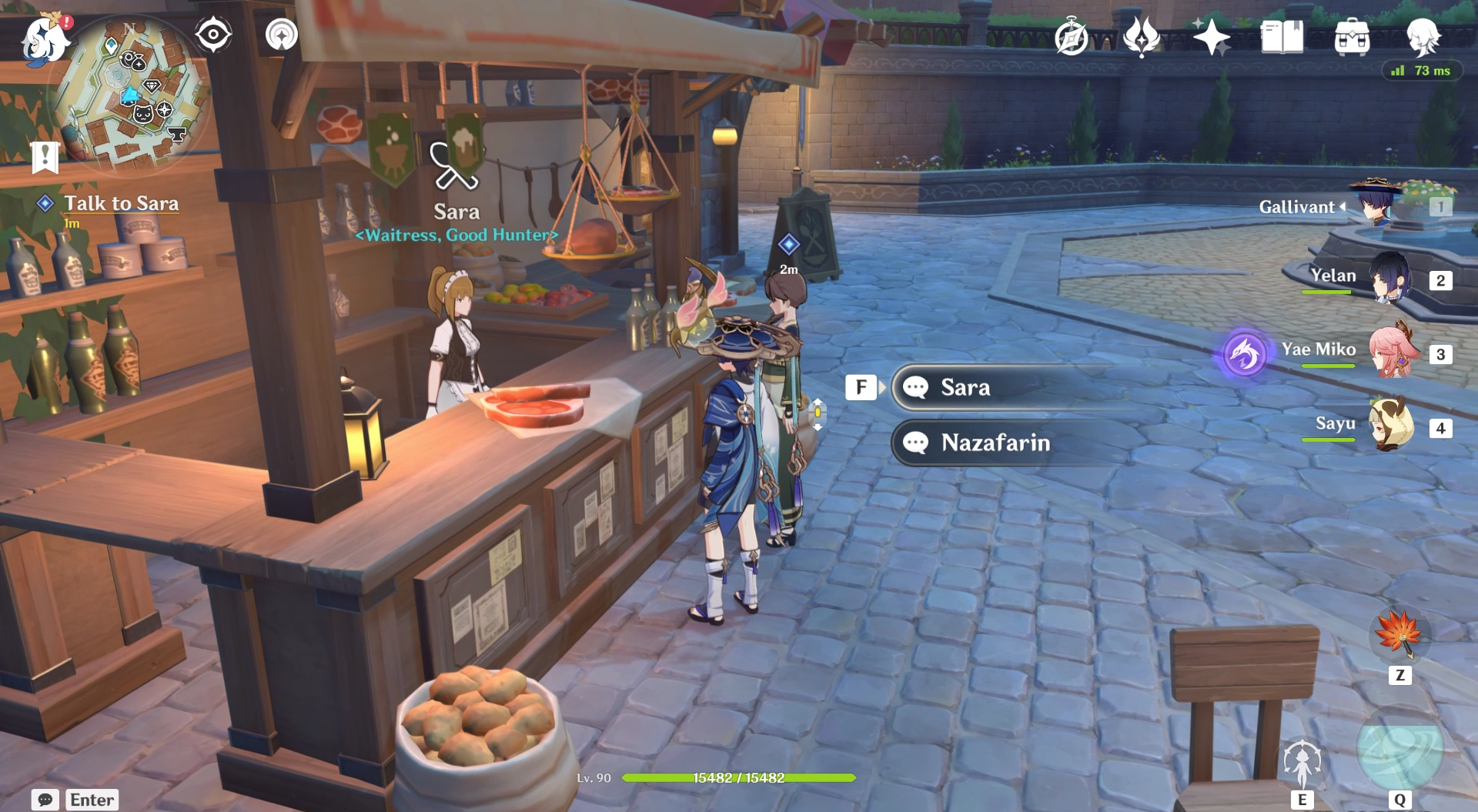Open the chat speech bubble
1478x812 pixels.
pos(45,800)
